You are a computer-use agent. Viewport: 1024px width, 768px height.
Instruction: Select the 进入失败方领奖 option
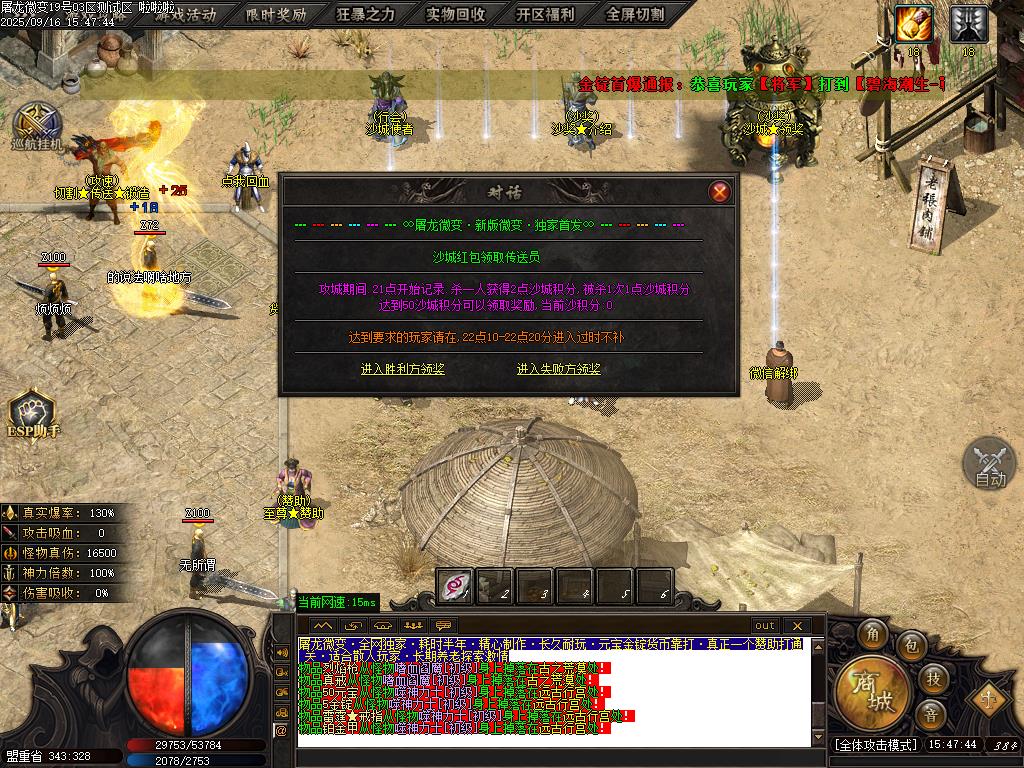(559, 369)
